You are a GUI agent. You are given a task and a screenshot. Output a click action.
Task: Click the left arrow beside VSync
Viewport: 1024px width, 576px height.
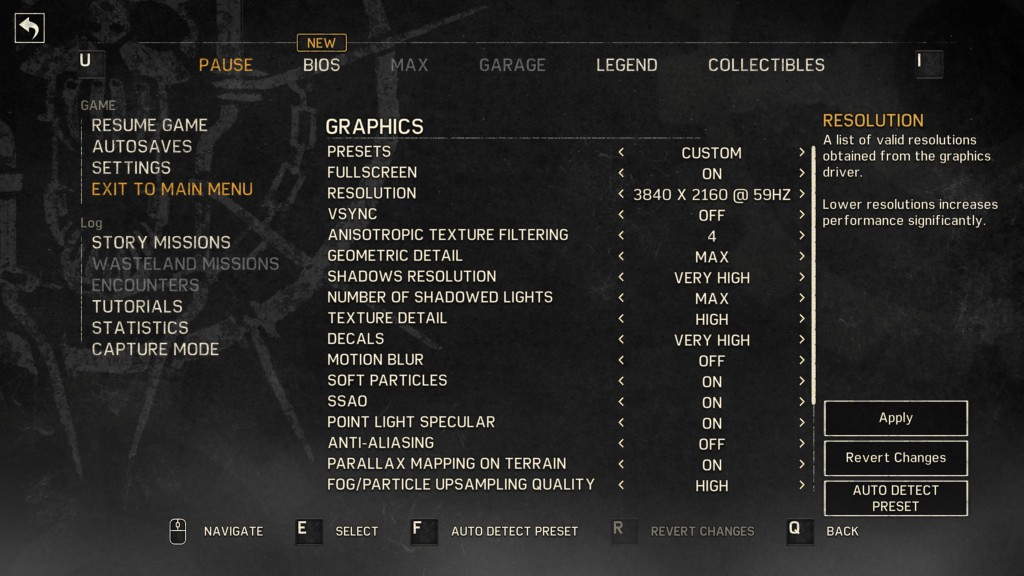coord(621,215)
